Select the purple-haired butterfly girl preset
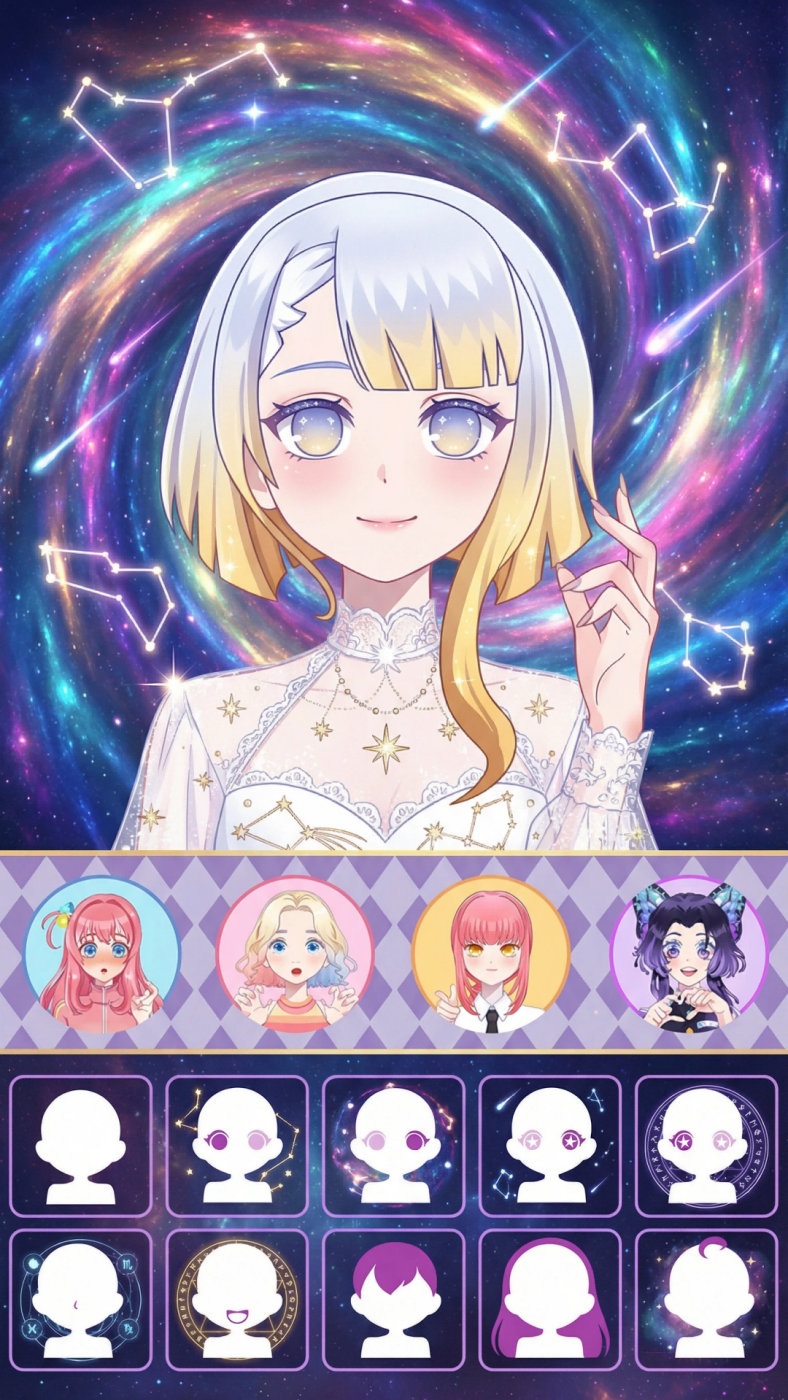 coord(688,954)
